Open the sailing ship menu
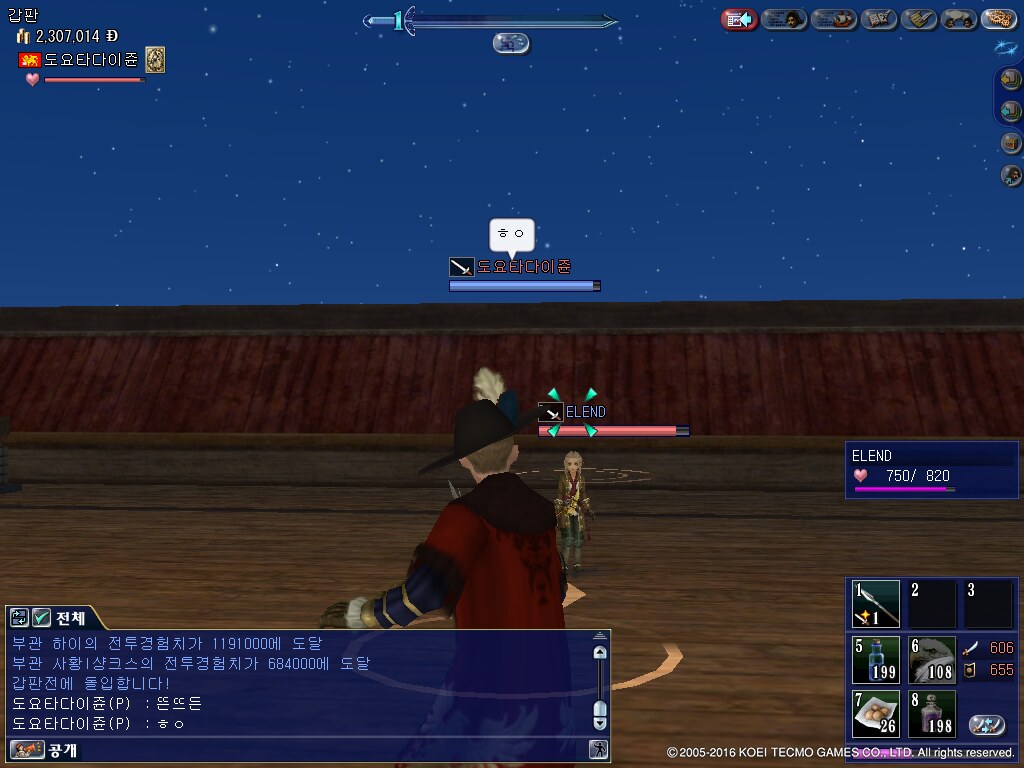Viewport: 1024px width, 768px height. tap(833, 19)
